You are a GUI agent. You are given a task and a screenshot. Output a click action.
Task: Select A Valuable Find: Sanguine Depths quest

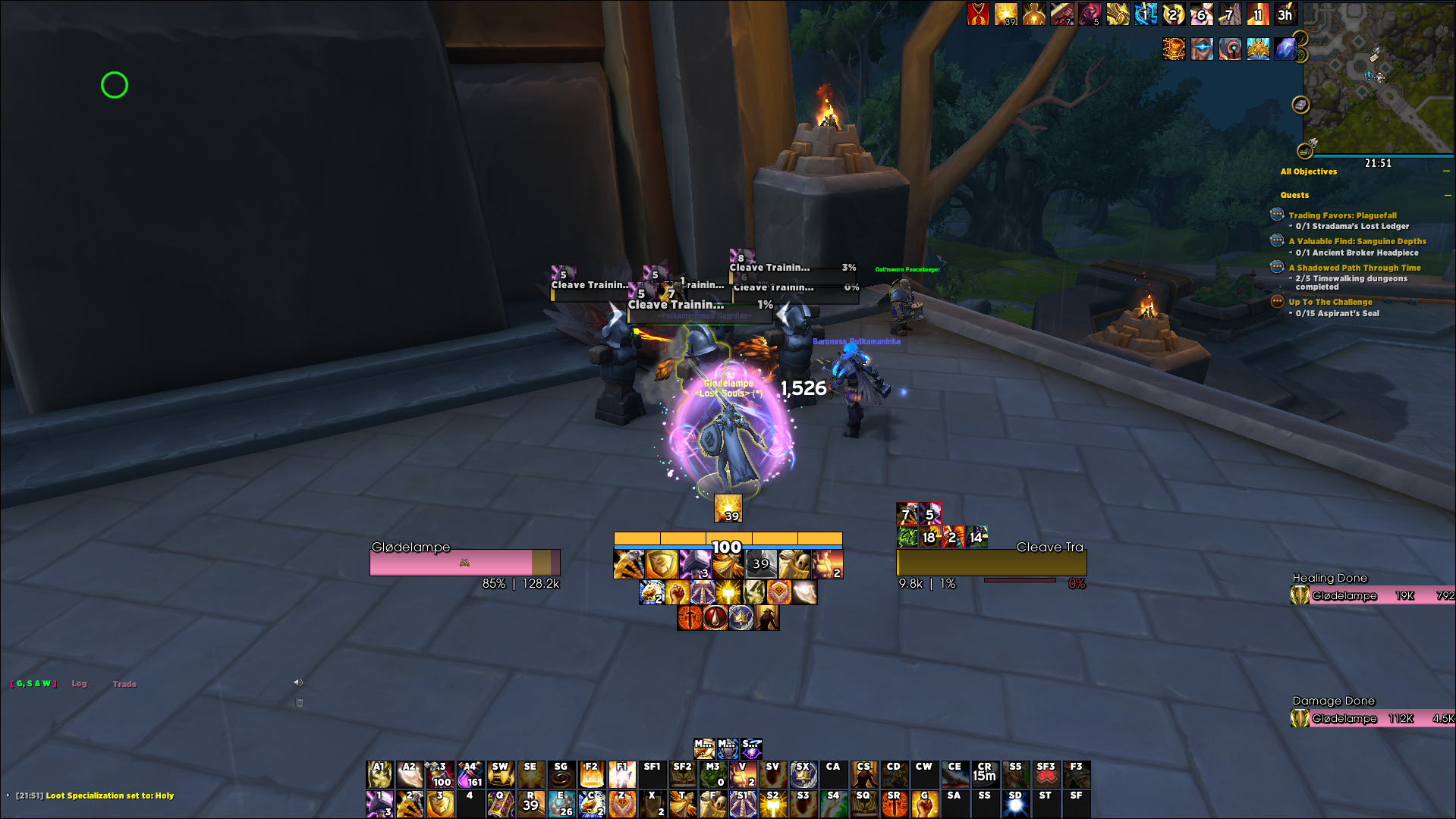click(1357, 241)
